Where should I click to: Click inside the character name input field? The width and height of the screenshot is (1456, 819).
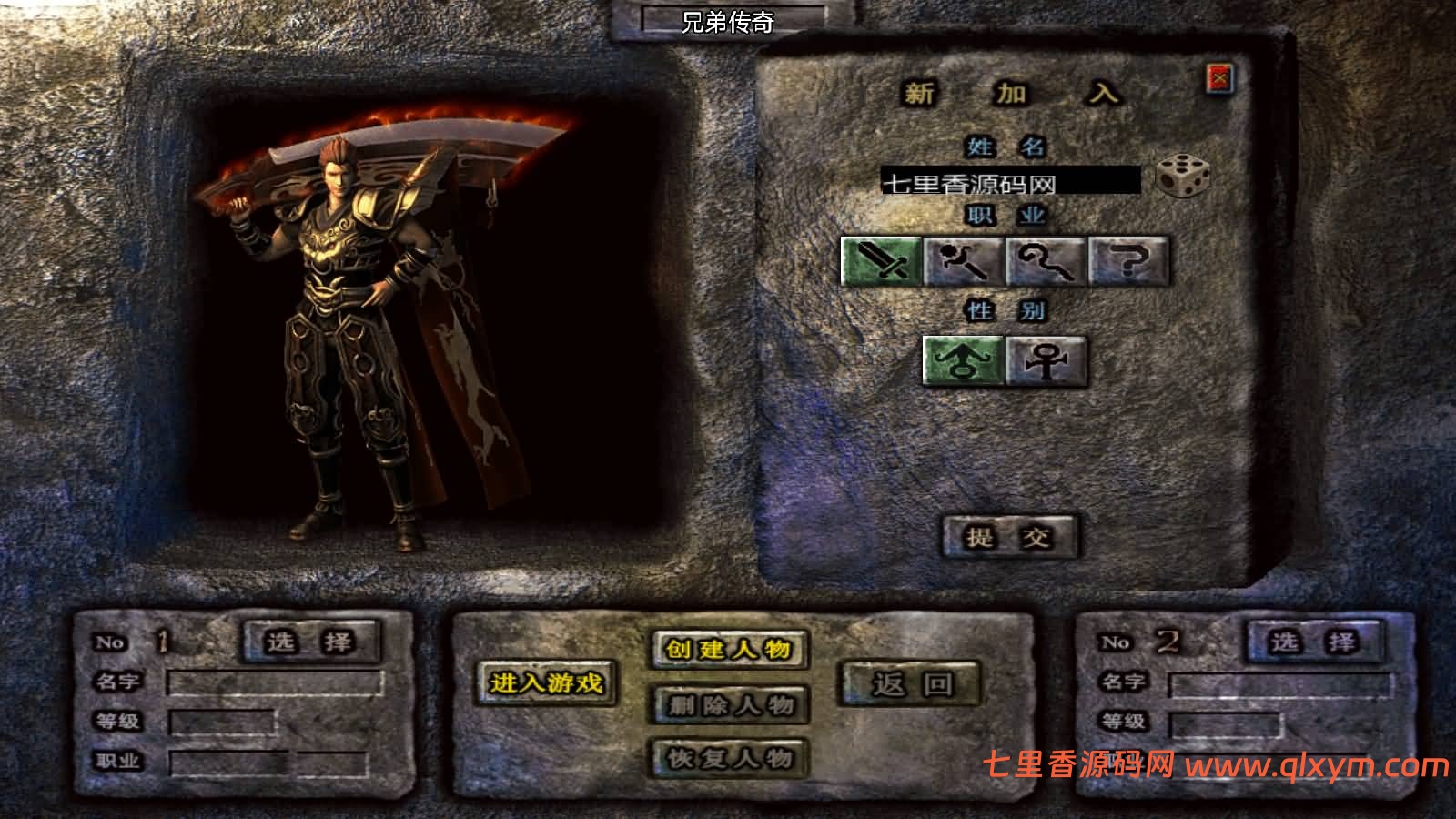tap(1012, 179)
